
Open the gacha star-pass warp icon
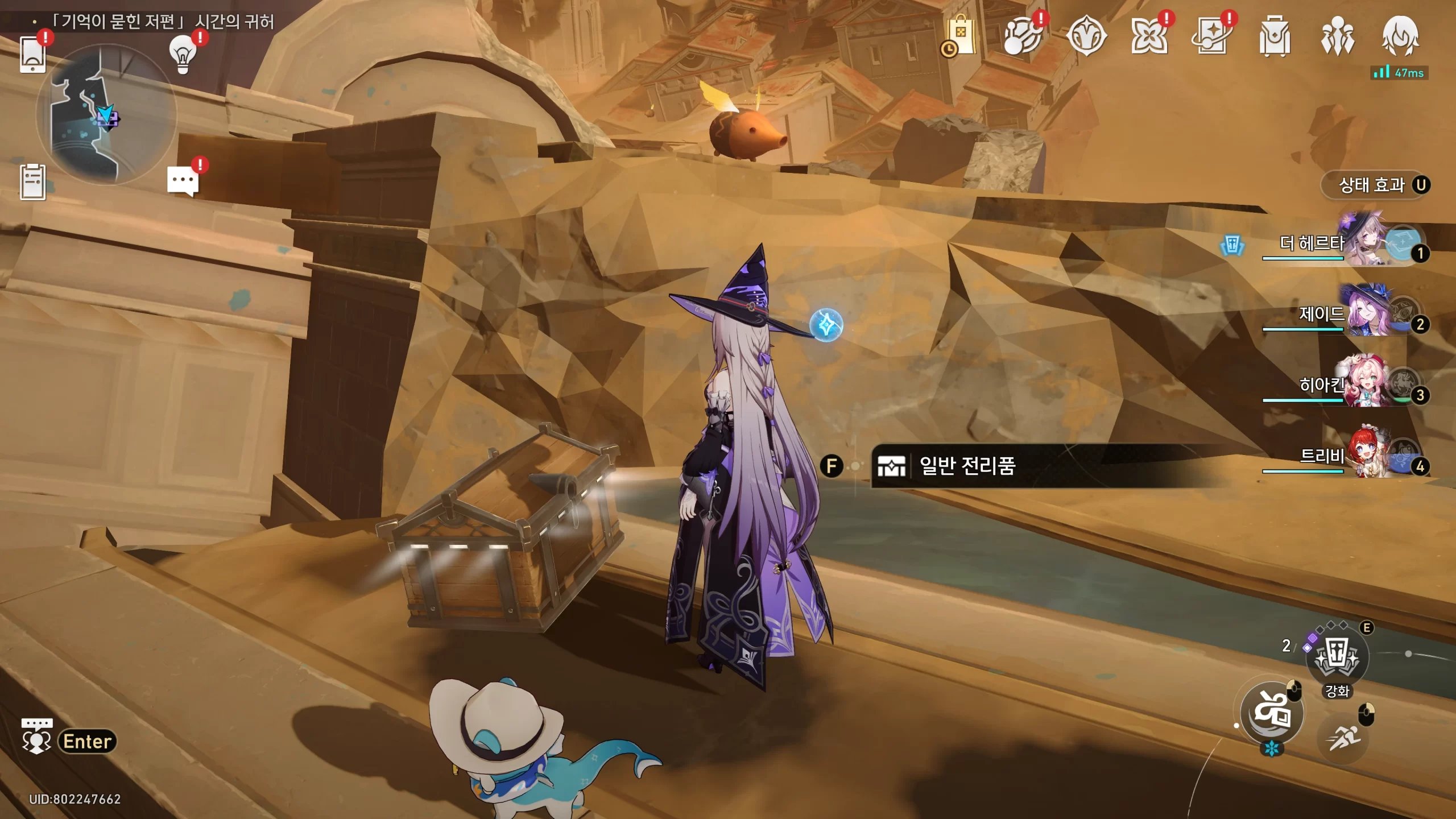click(1211, 36)
